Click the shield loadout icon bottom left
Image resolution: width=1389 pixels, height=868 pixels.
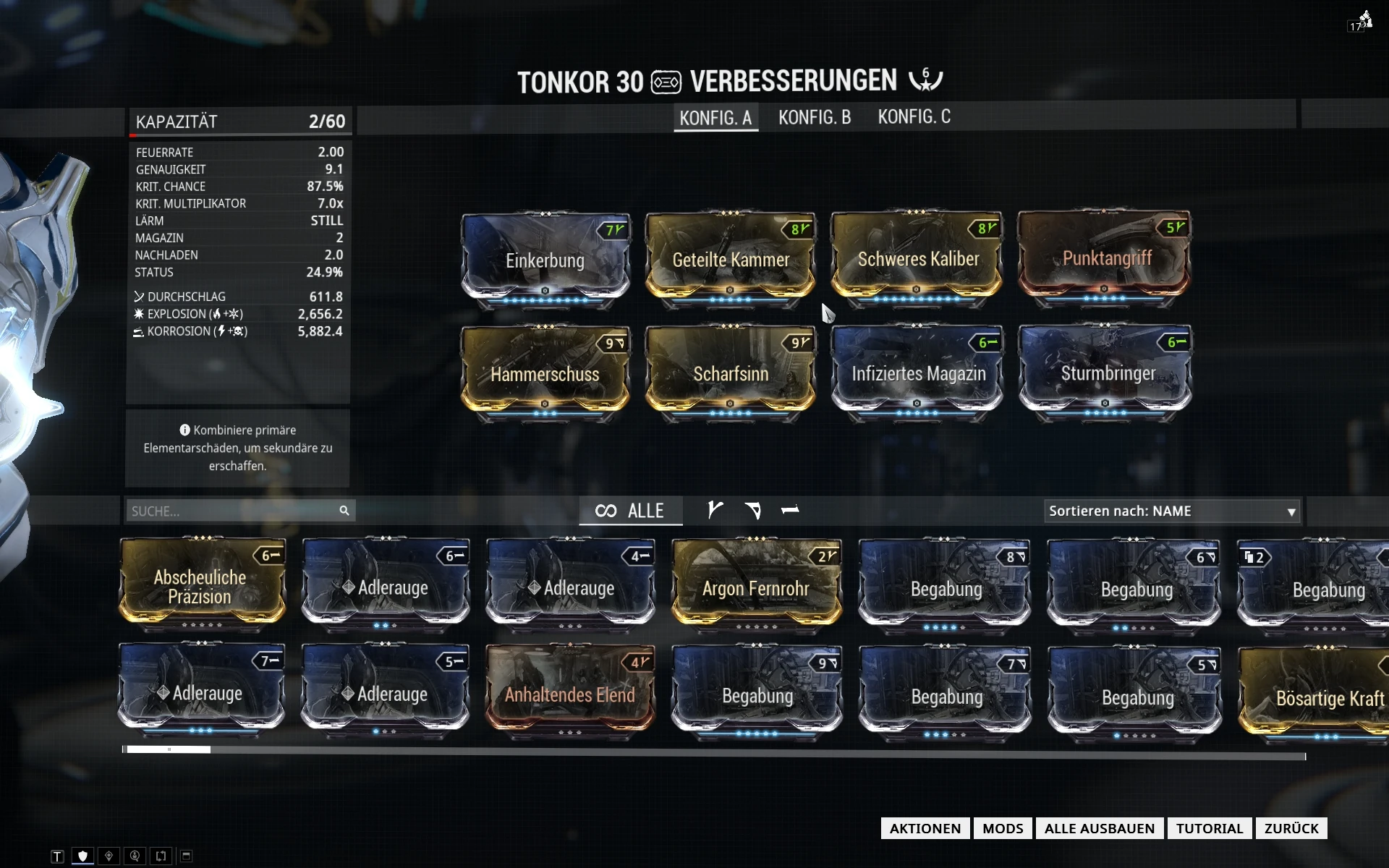click(83, 856)
